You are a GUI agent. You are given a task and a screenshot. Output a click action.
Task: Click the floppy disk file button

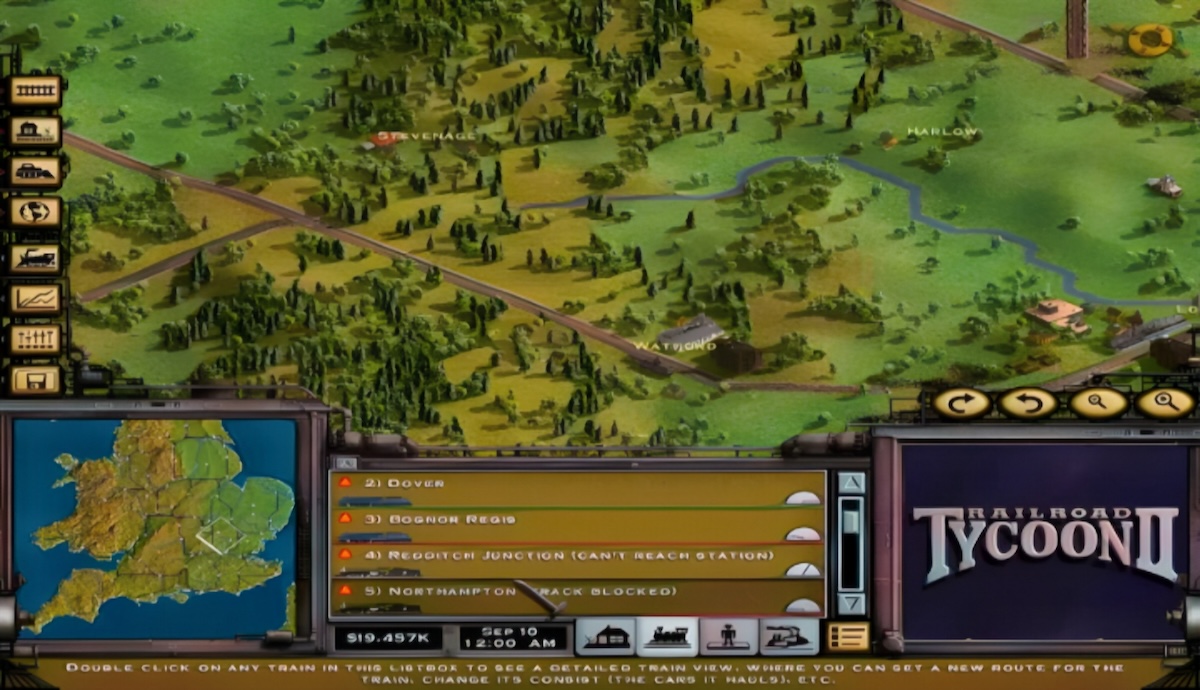(36, 379)
